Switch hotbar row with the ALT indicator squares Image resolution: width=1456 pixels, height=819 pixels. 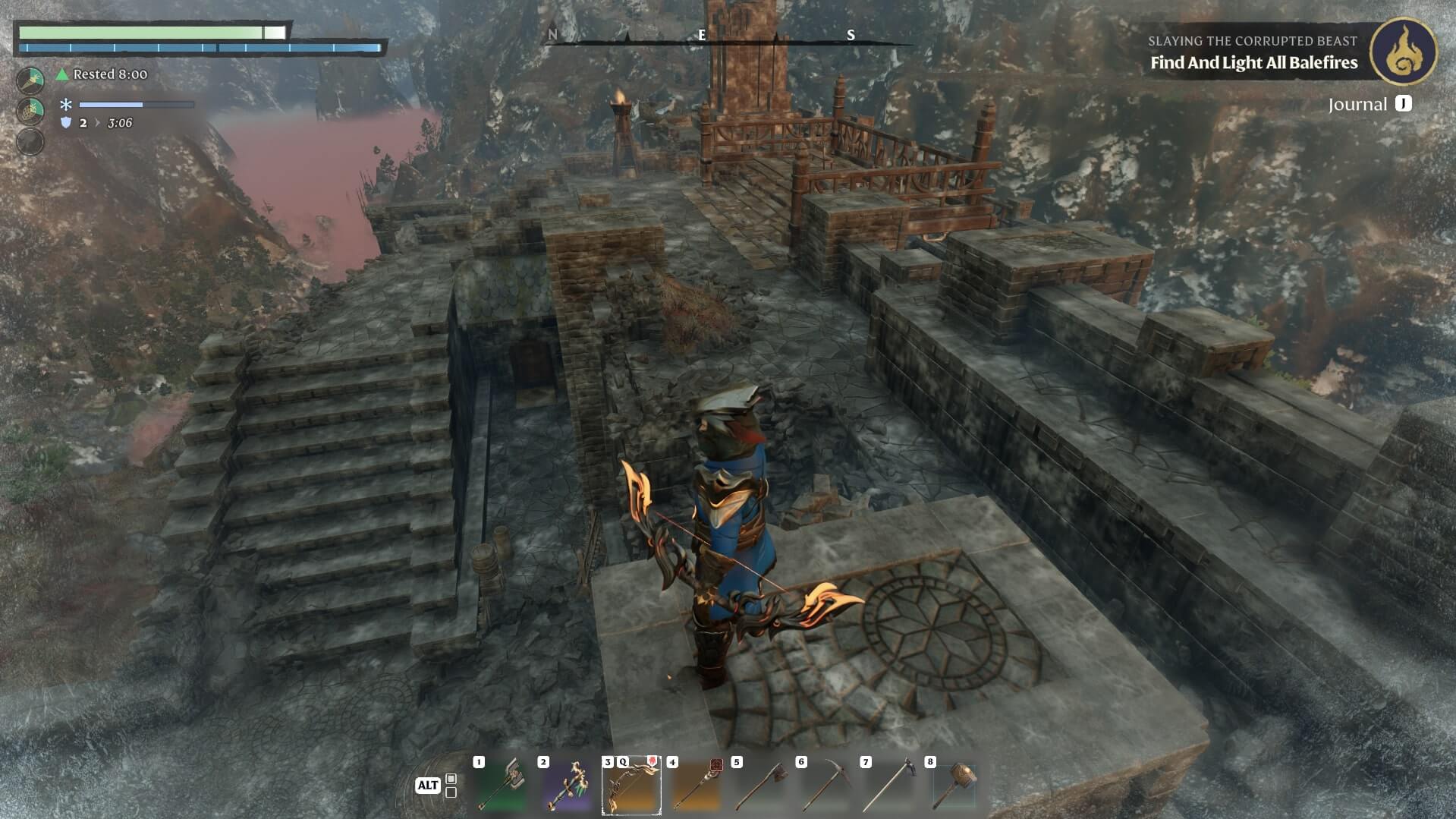(451, 786)
